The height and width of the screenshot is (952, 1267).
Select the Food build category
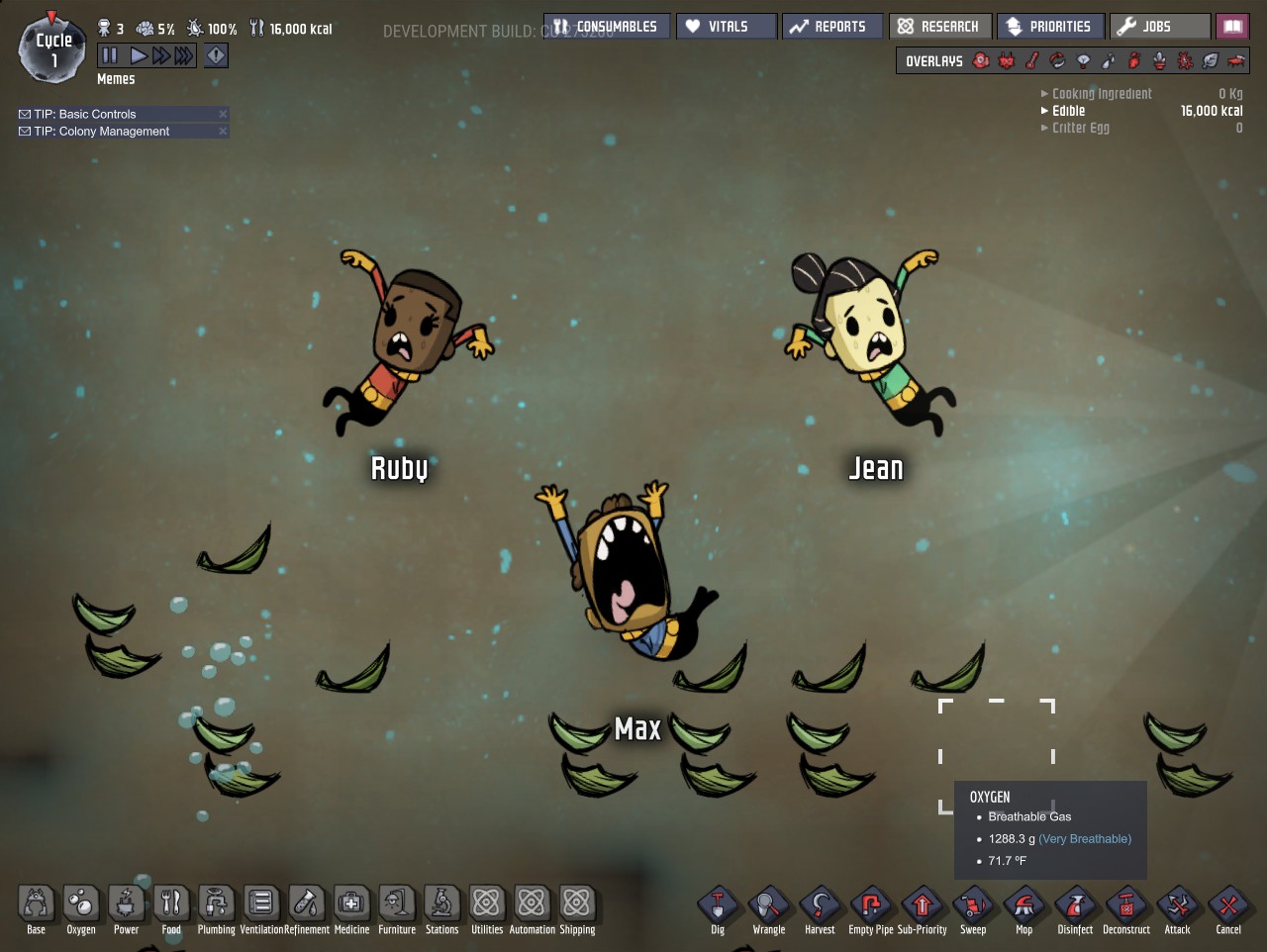point(171,905)
